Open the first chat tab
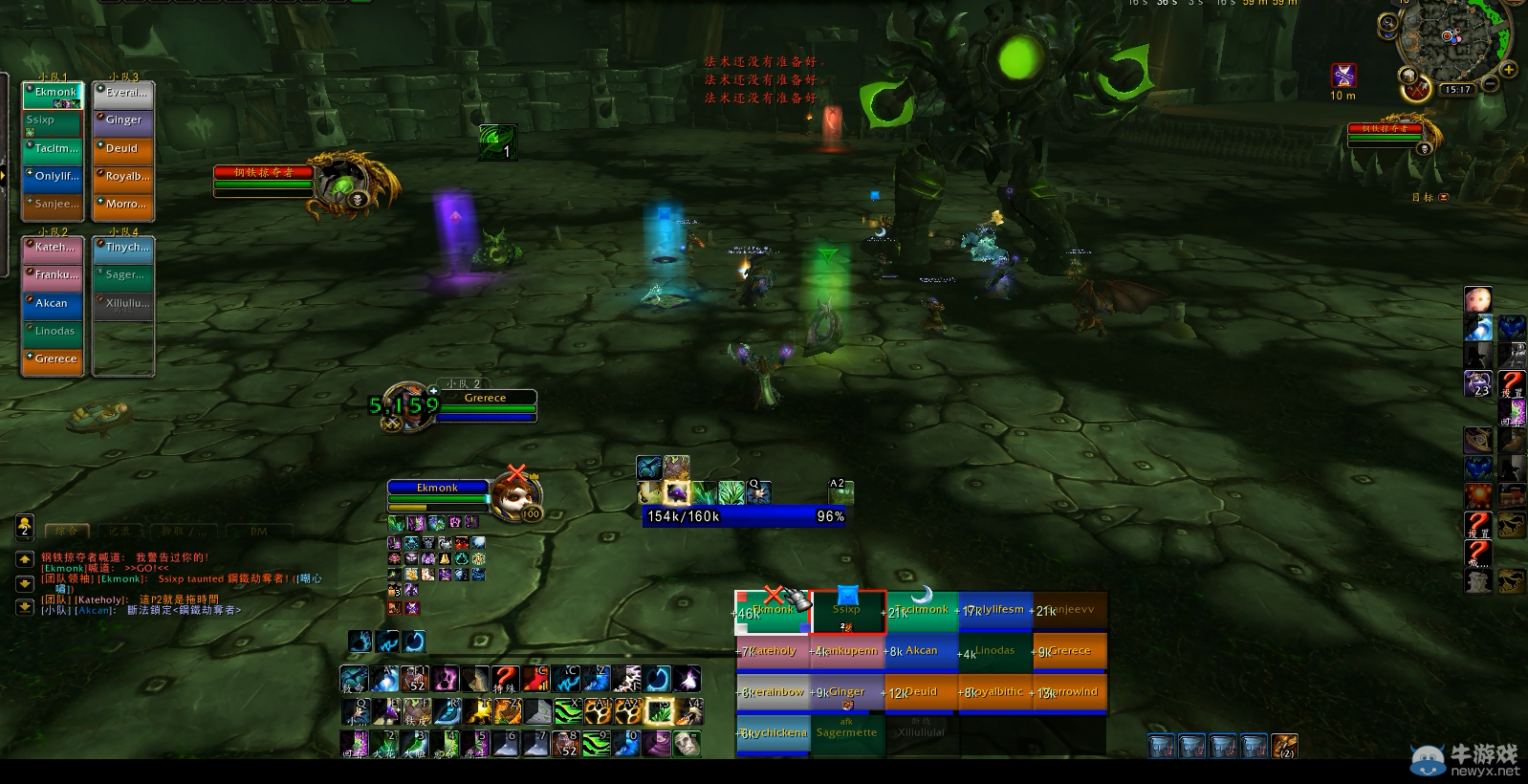This screenshot has width=1528, height=784. (67, 531)
